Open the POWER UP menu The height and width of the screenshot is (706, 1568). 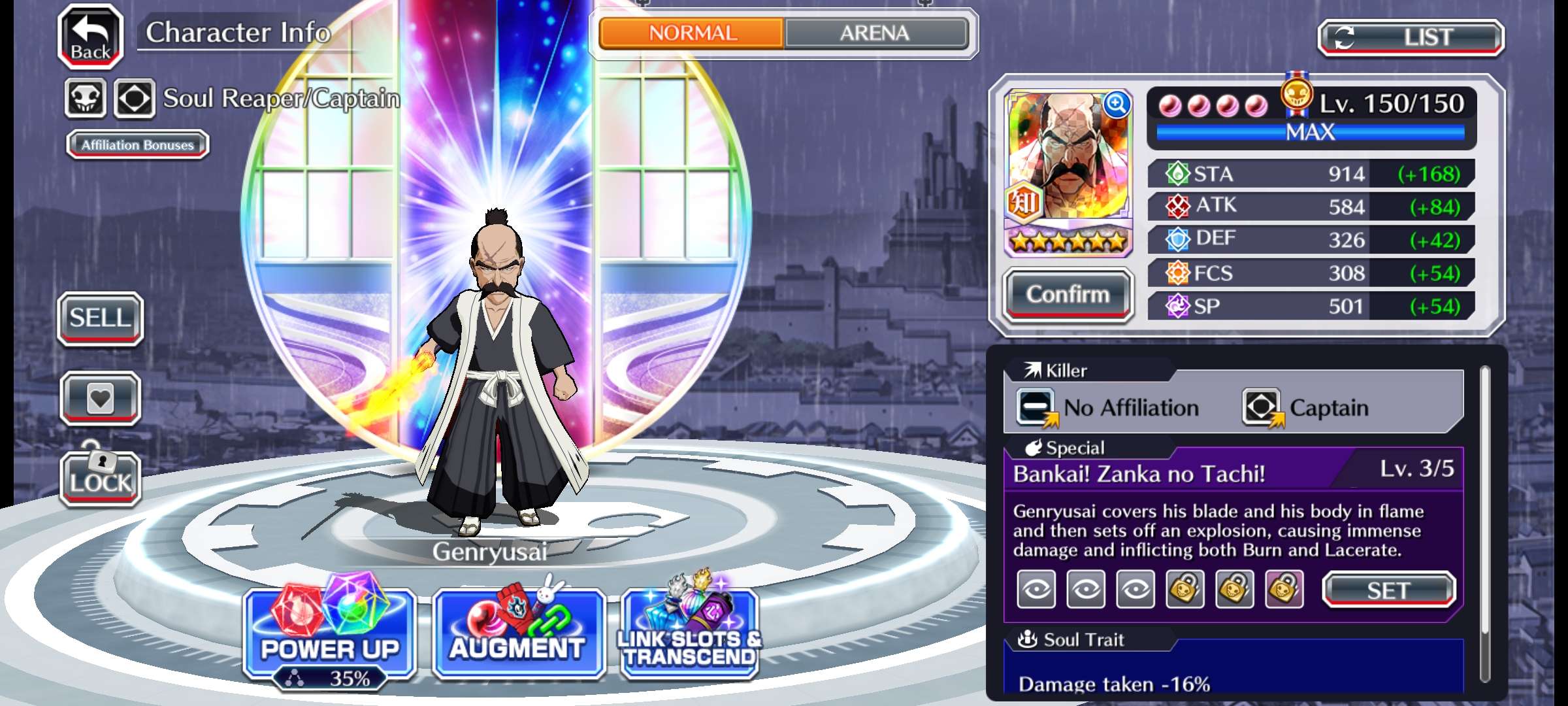[329, 633]
